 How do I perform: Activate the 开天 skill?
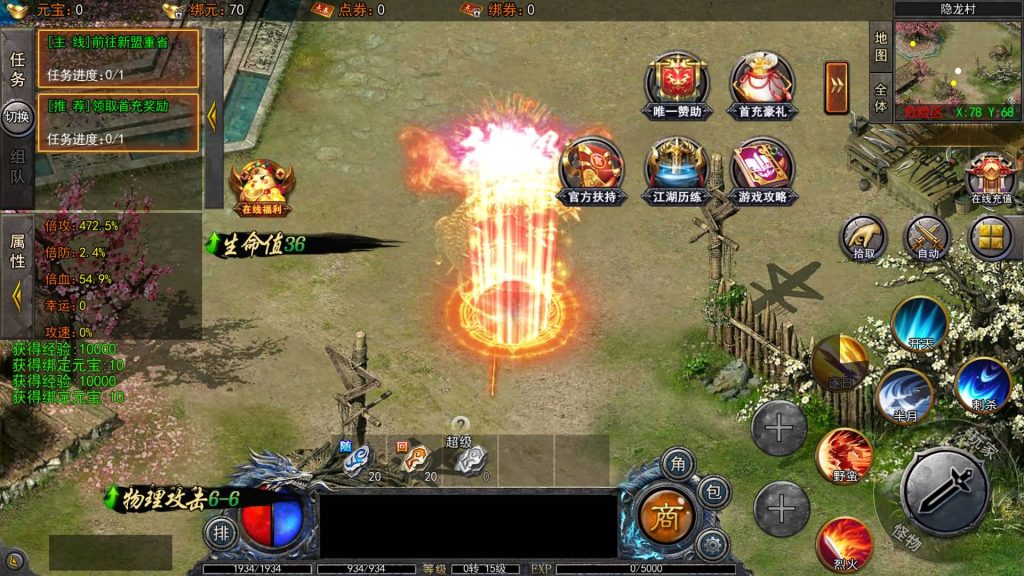tap(919, 323)
